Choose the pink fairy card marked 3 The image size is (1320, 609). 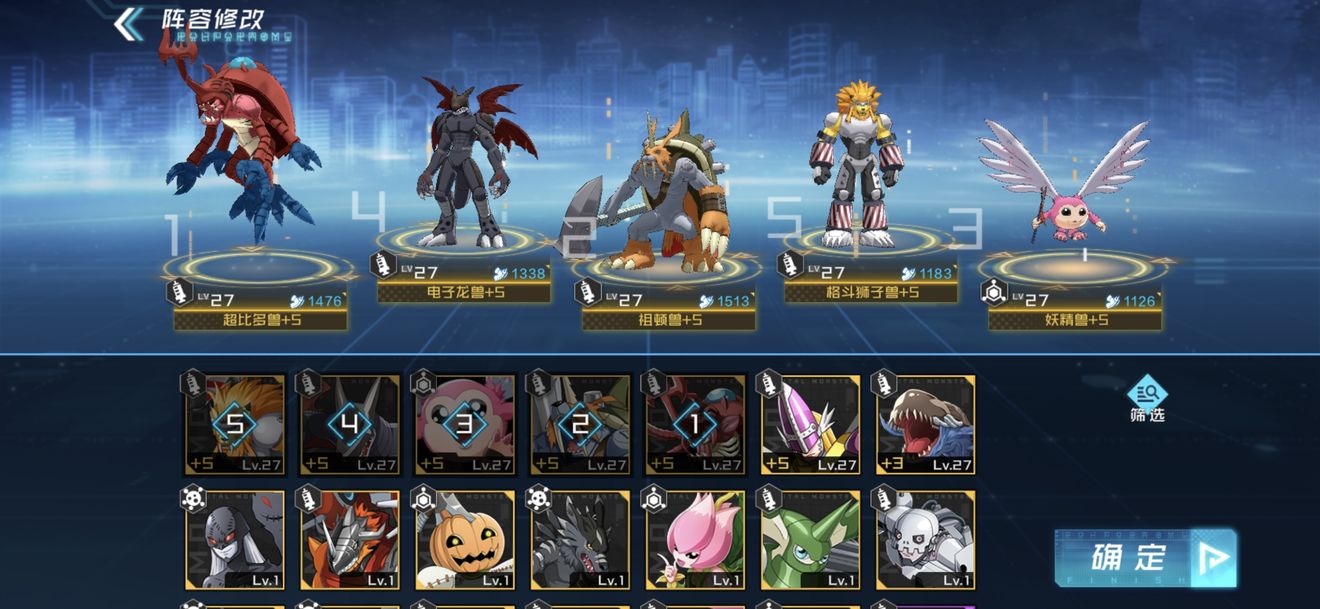click(465, 424)
